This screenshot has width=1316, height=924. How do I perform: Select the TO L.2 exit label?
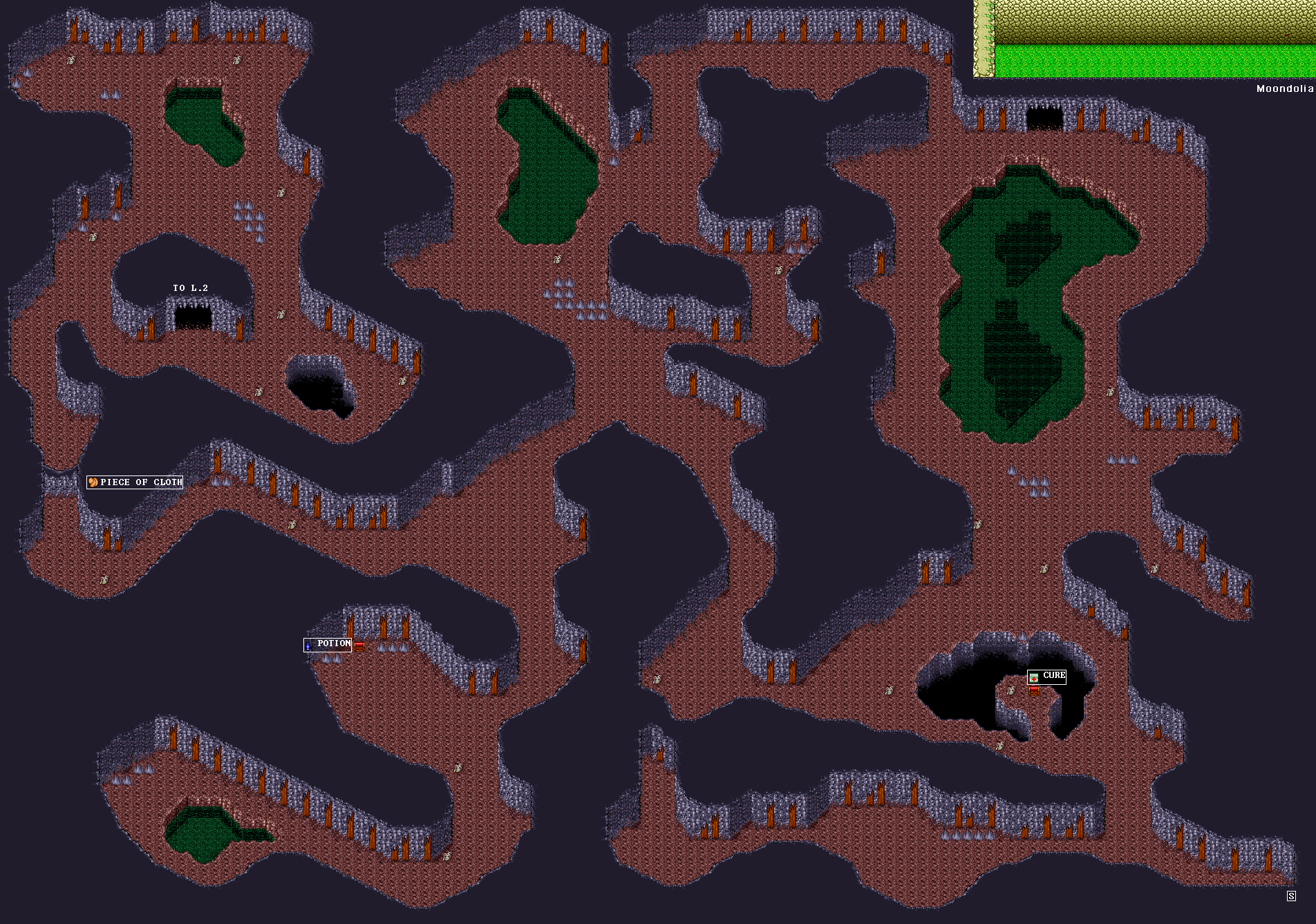(x=190, y=288)
